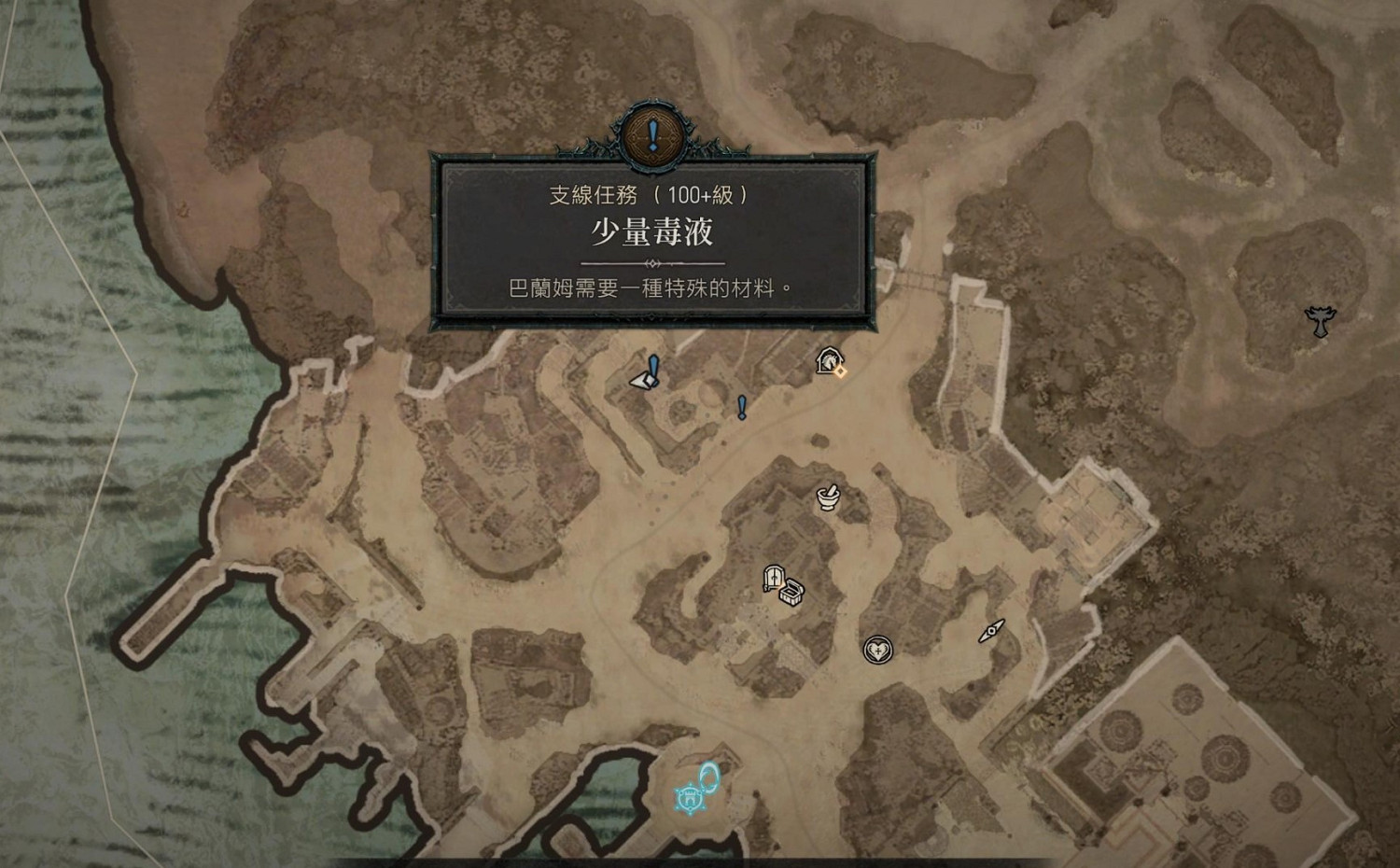1400x868 pixels.
Task: Click the quest title 少量毒液
Action: click(651, 232)
